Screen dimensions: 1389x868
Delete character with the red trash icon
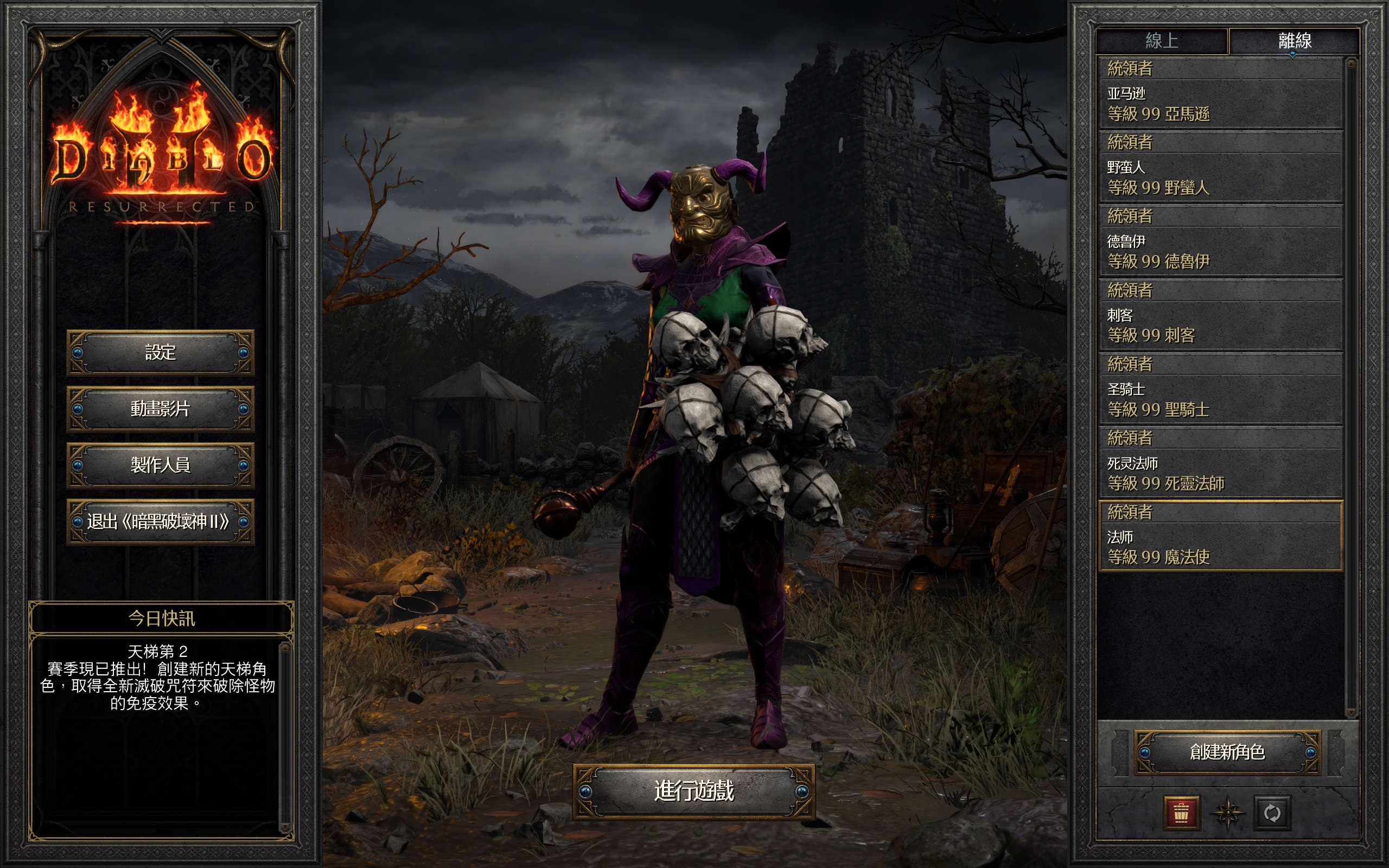(1181, 813)
